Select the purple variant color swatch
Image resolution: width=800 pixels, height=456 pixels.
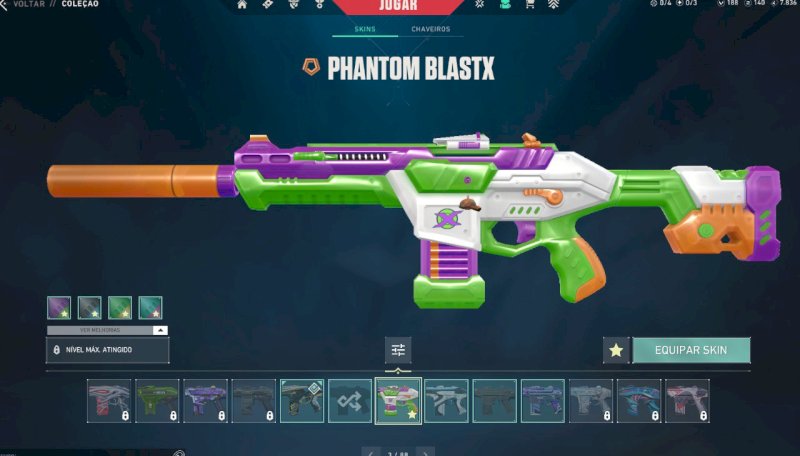[59, 308]
